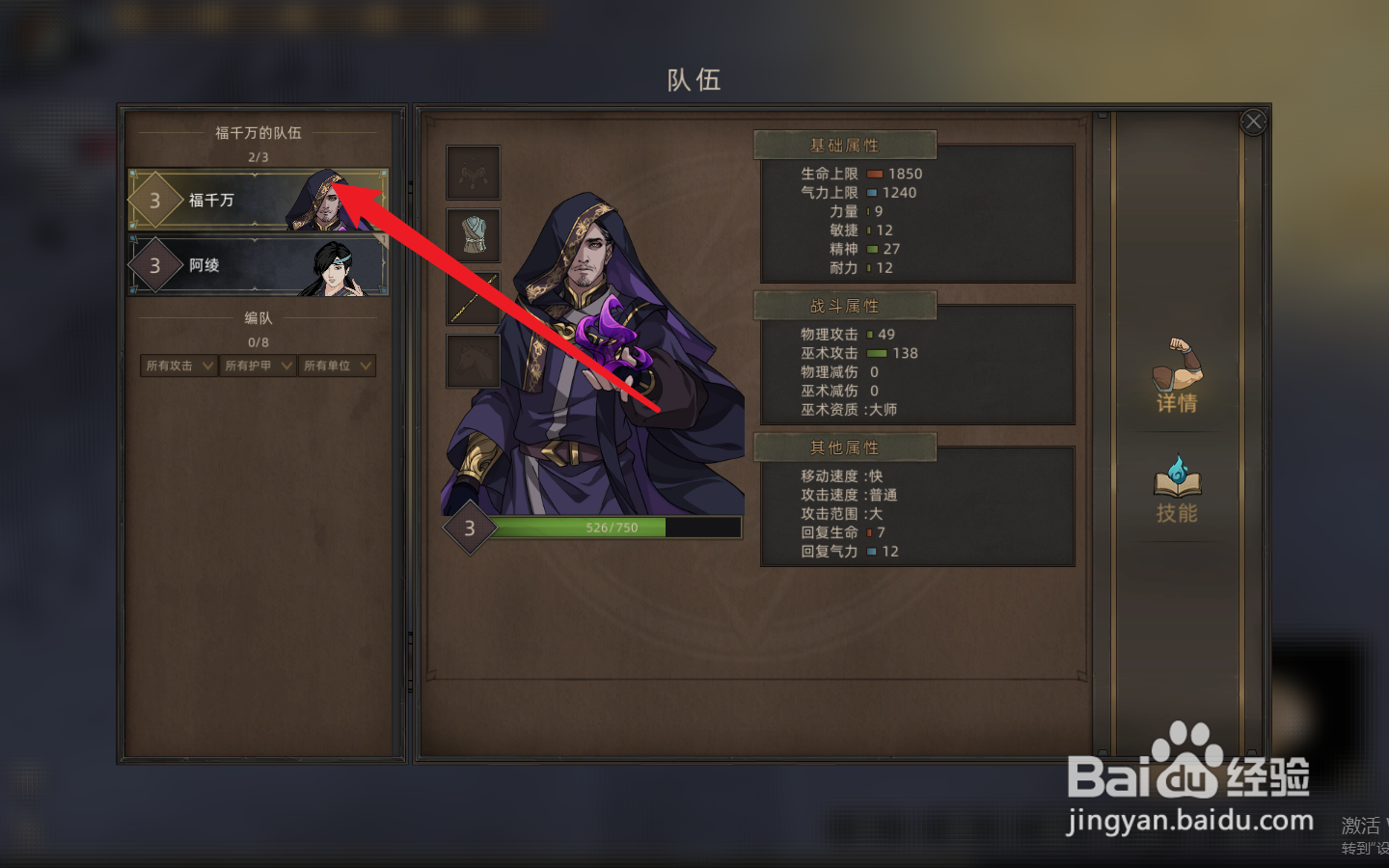Open the 所有攻击 attack filter dropdown
1389x868 pixels.
(177, 365)
